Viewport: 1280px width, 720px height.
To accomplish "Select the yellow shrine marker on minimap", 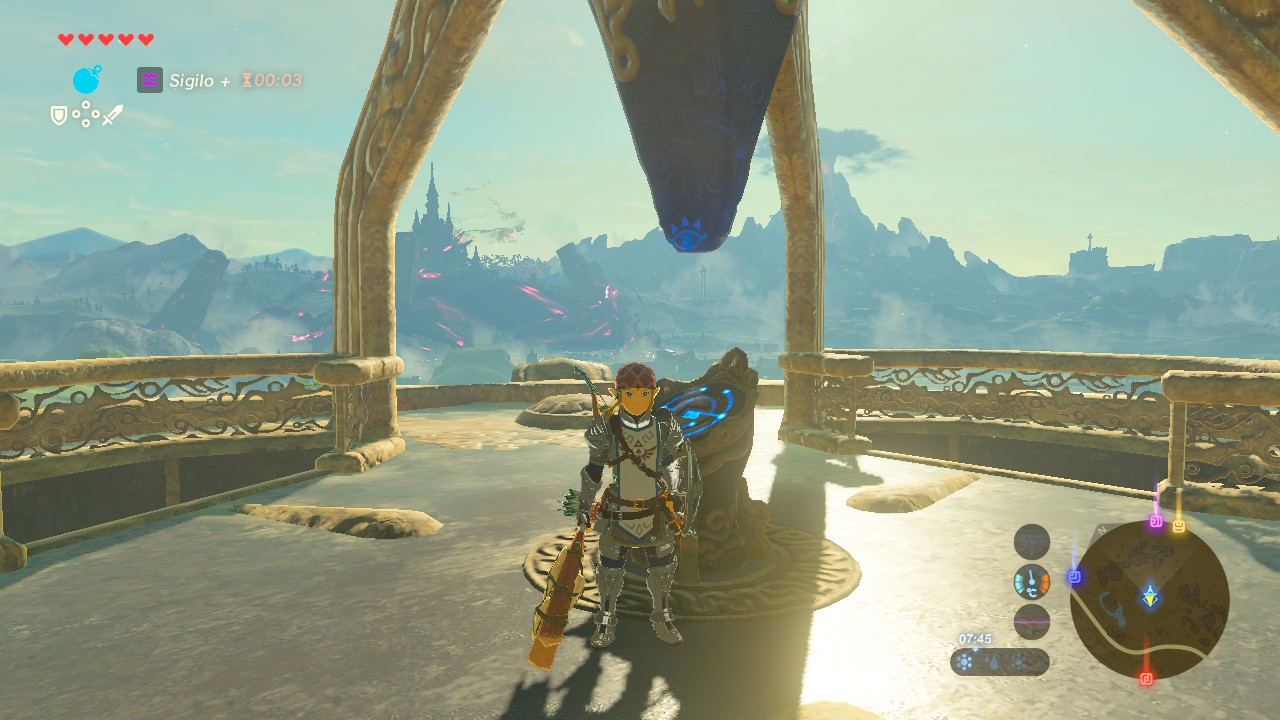I will (1179, 525).
